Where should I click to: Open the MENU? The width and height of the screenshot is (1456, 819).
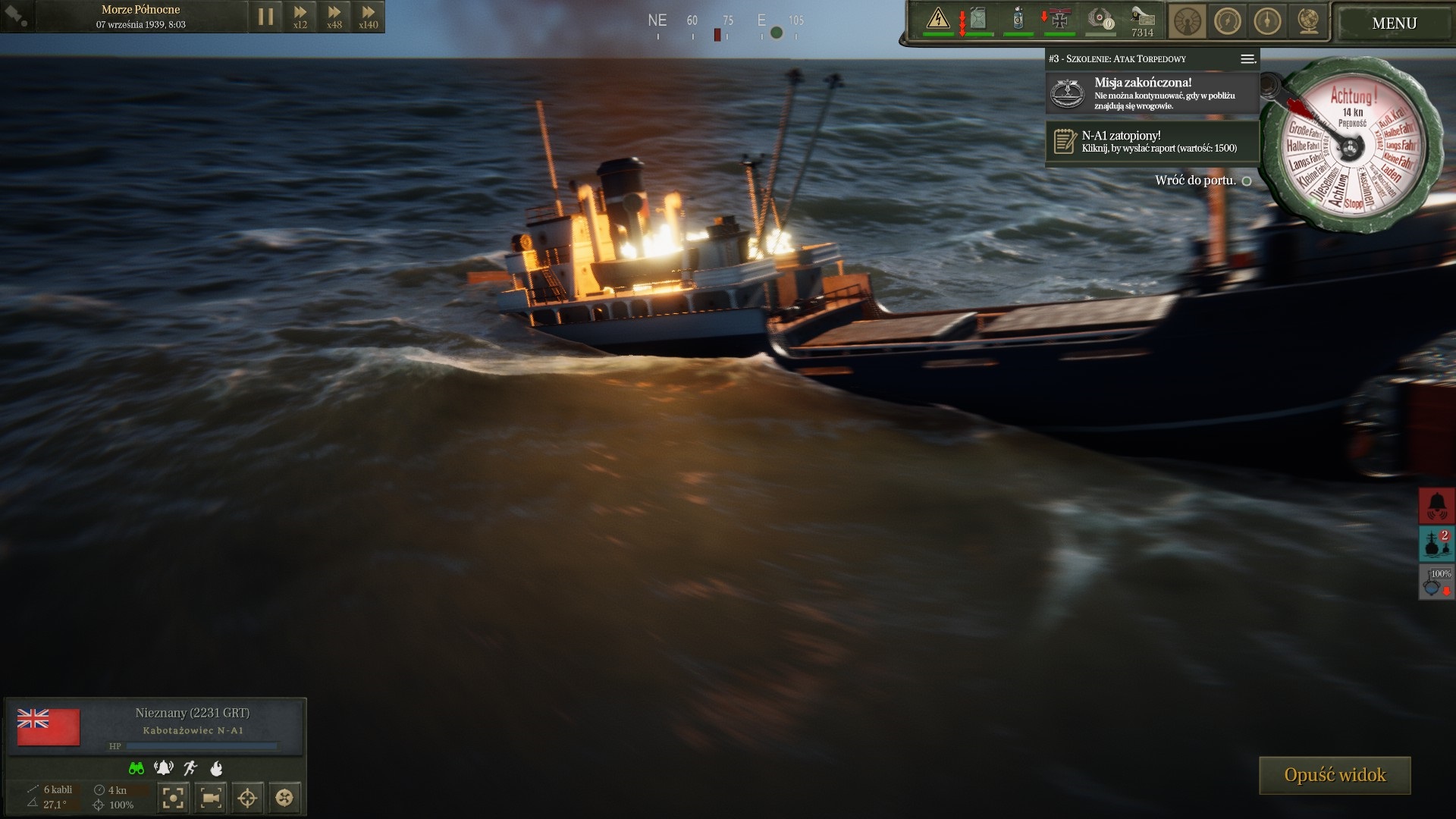[1394, 24]
